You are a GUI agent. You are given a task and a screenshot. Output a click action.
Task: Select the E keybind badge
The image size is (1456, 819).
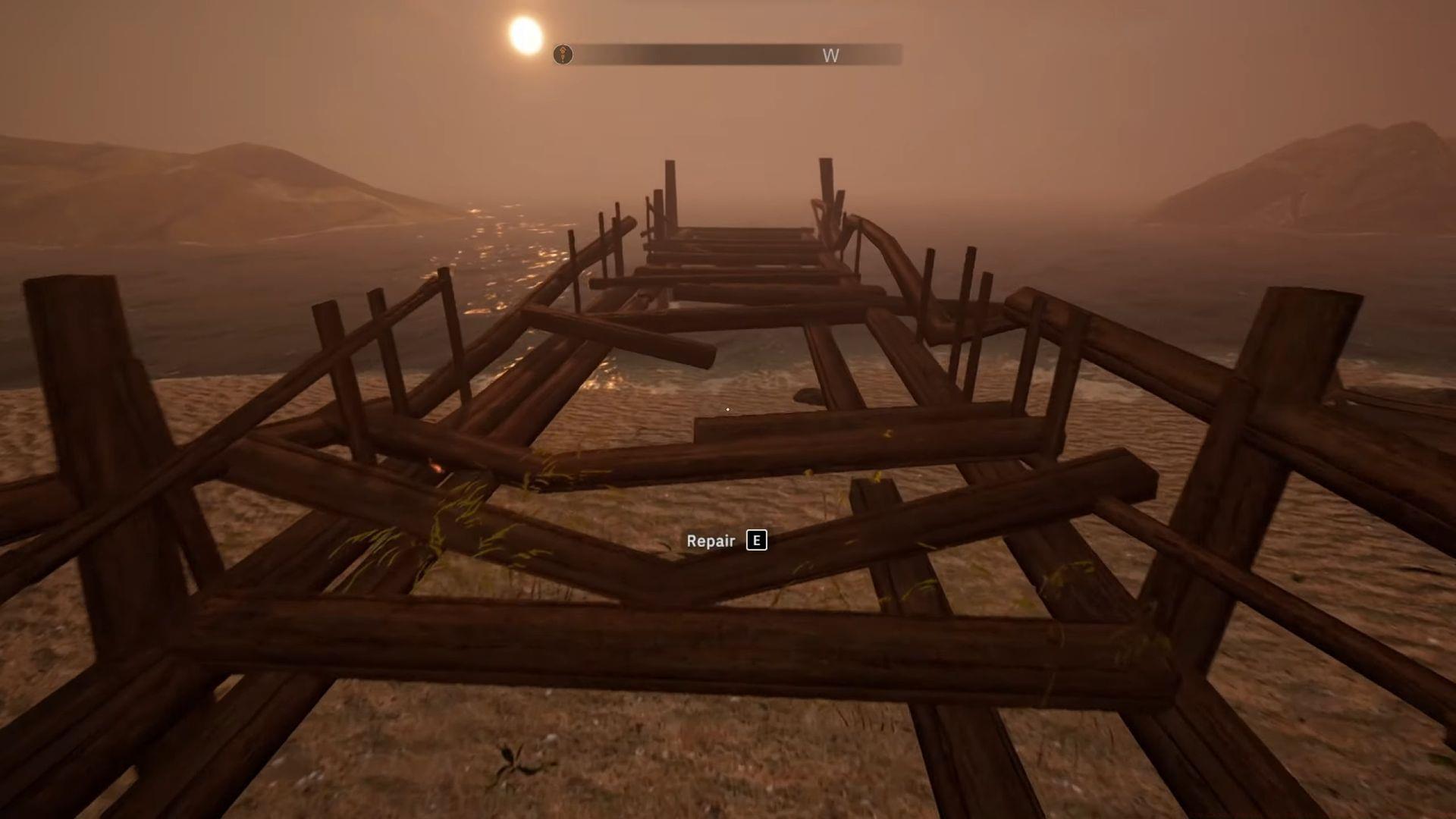click(x=756, y=540)
